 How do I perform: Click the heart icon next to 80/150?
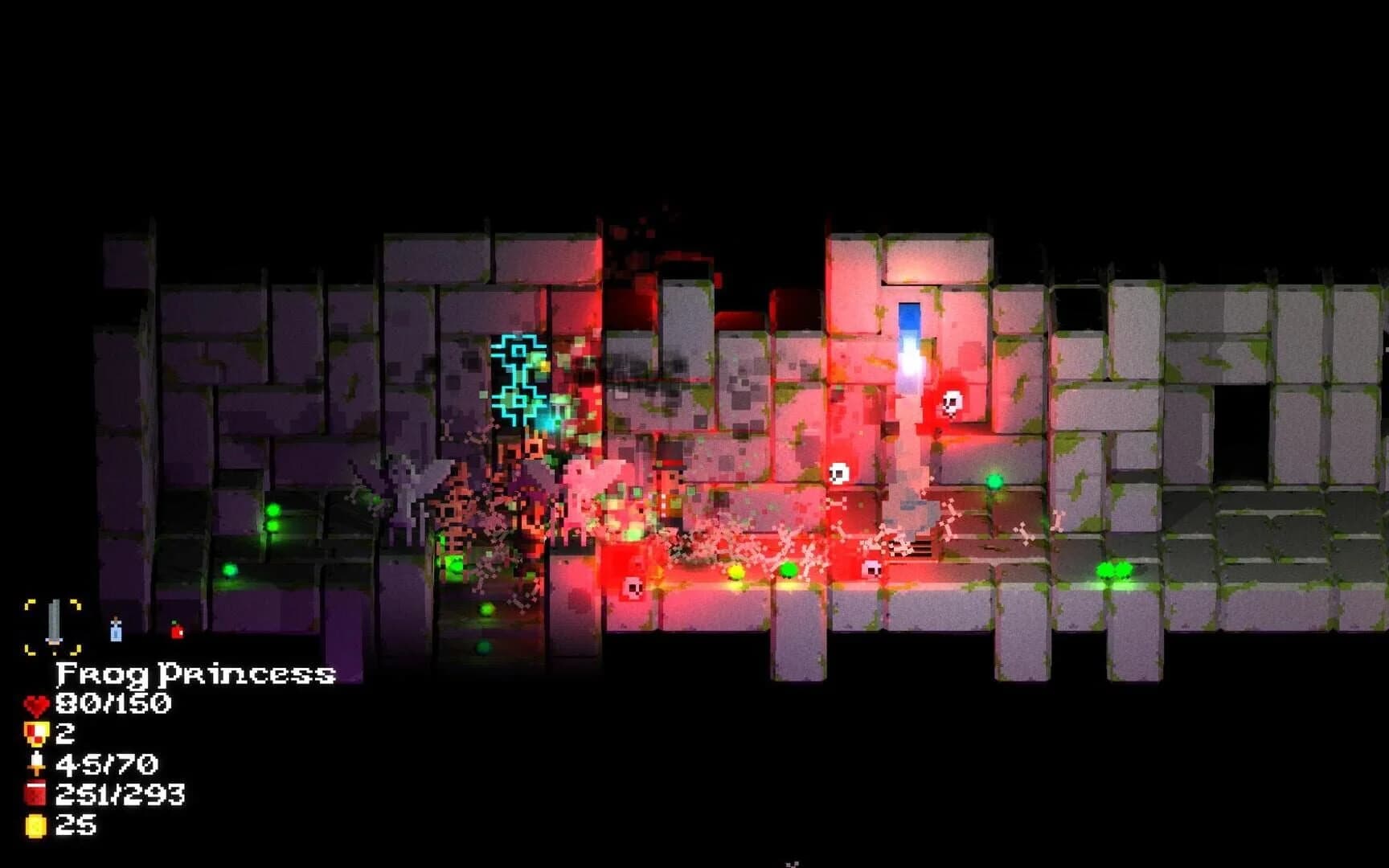36,703
